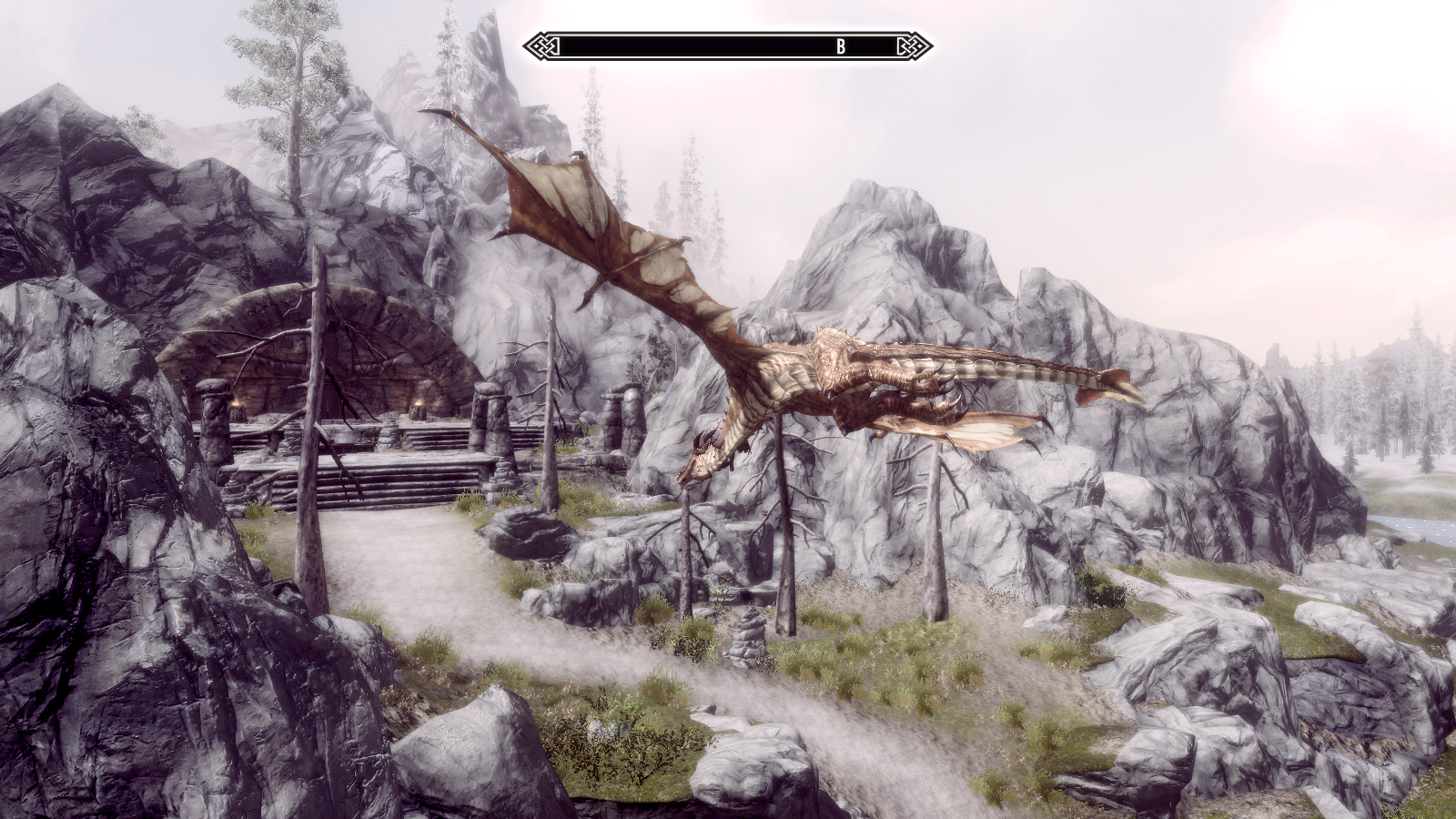Viewport: 1456px width, 819px height.
Task: Select the "B" direction marker on the compass
Action: point(841,46)
